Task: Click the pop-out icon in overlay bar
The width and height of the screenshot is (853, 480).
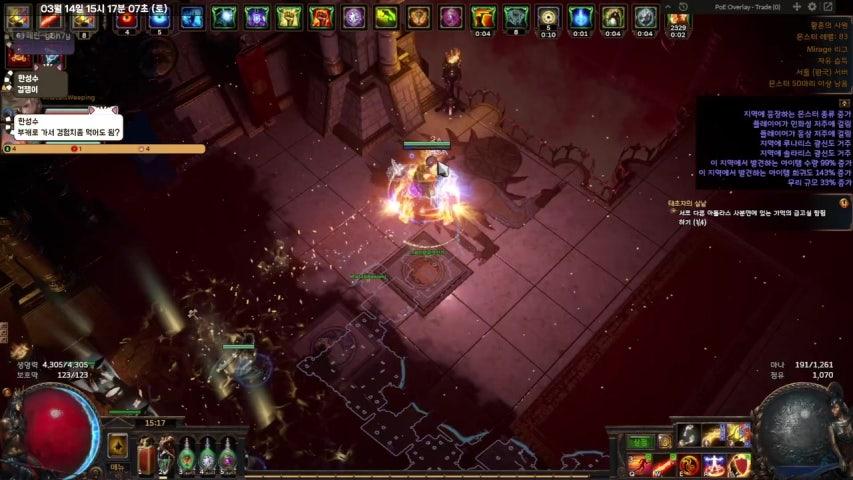Action: coord(828,7)
